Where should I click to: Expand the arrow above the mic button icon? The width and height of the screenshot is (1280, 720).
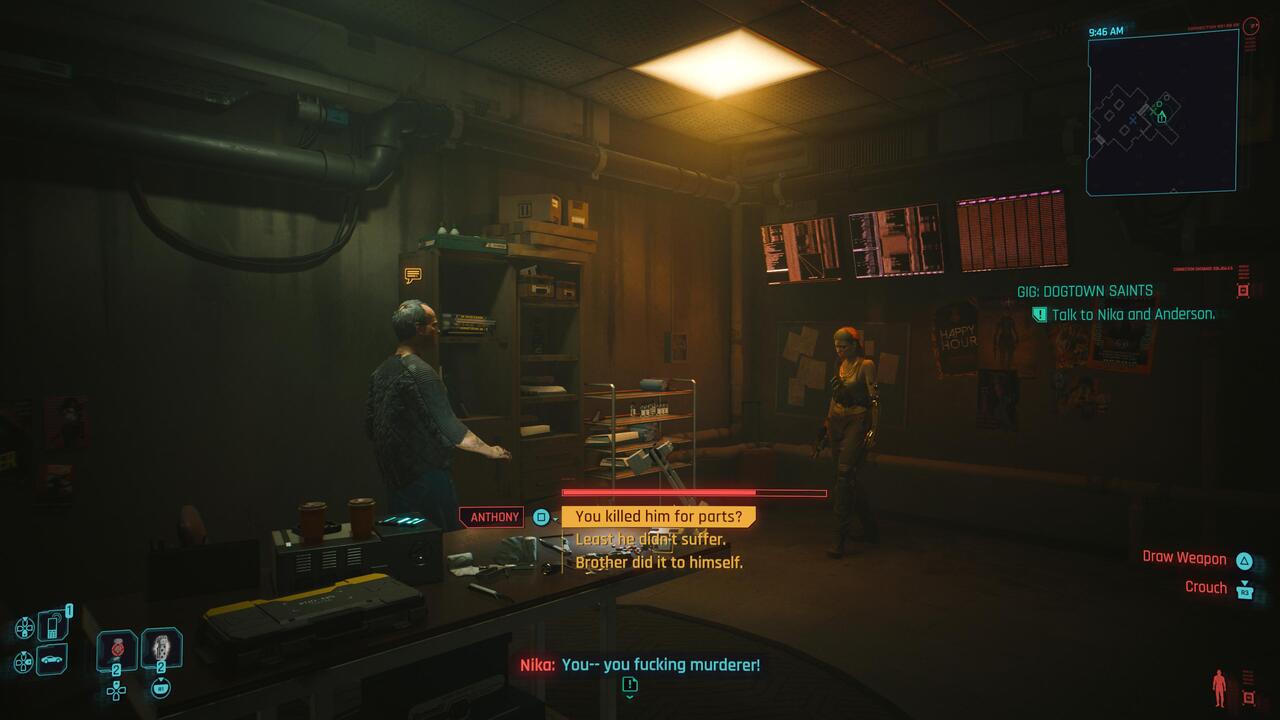(x=161, y=678)
